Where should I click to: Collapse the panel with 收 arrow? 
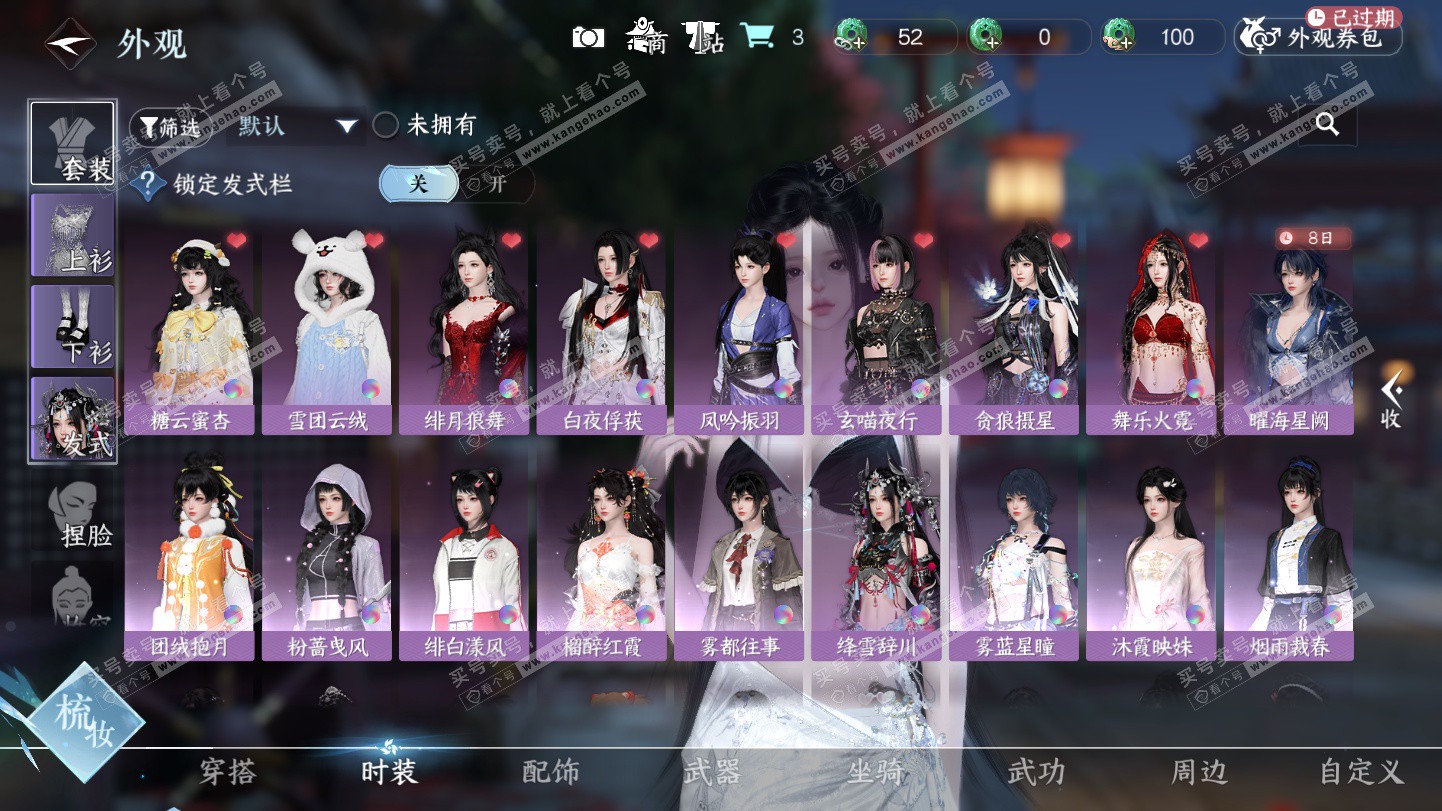[x=1391, y=400]
